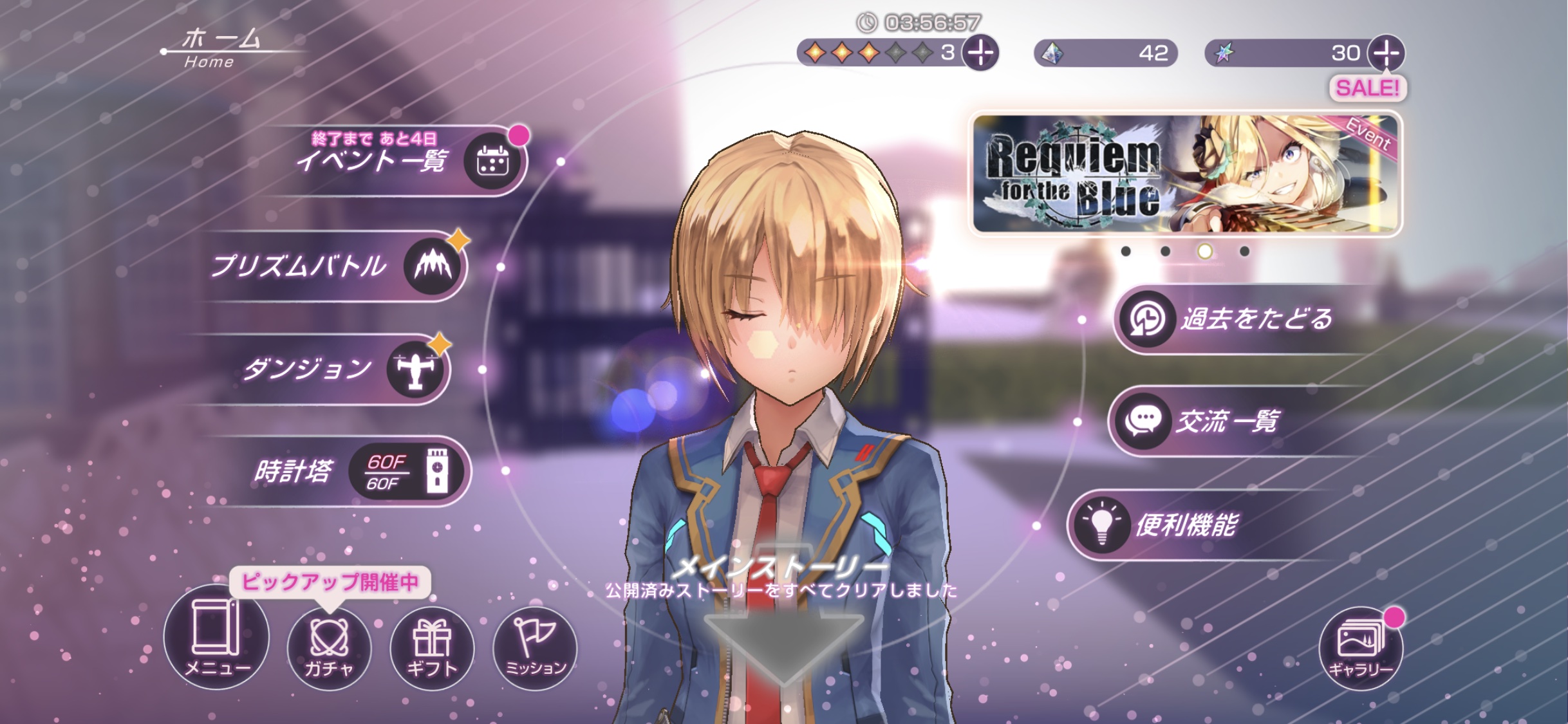Tap the plus button beside the 30 star currency
Viewport: 1568px width, 724px height.
[1386, 53]
